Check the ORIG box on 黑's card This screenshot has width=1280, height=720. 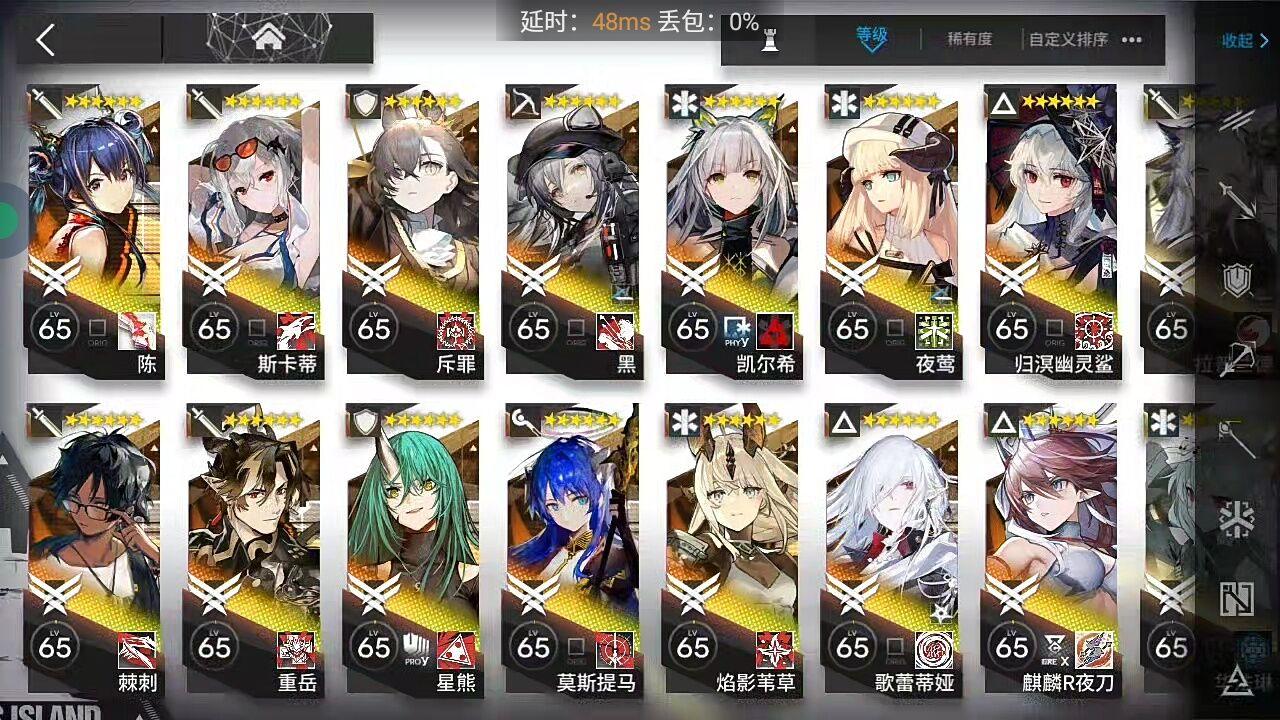click(575, 328)
